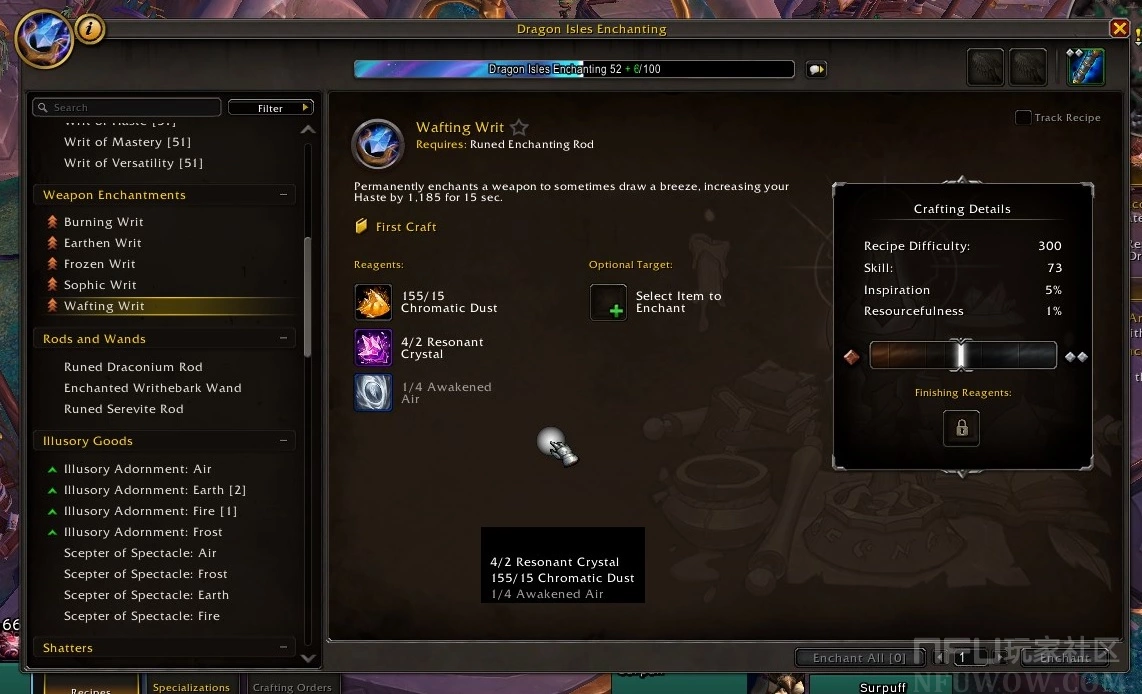Choose the Frozen Writ recipe
The height and width of the screenshot is (694, 1142).
click(100, 264)
